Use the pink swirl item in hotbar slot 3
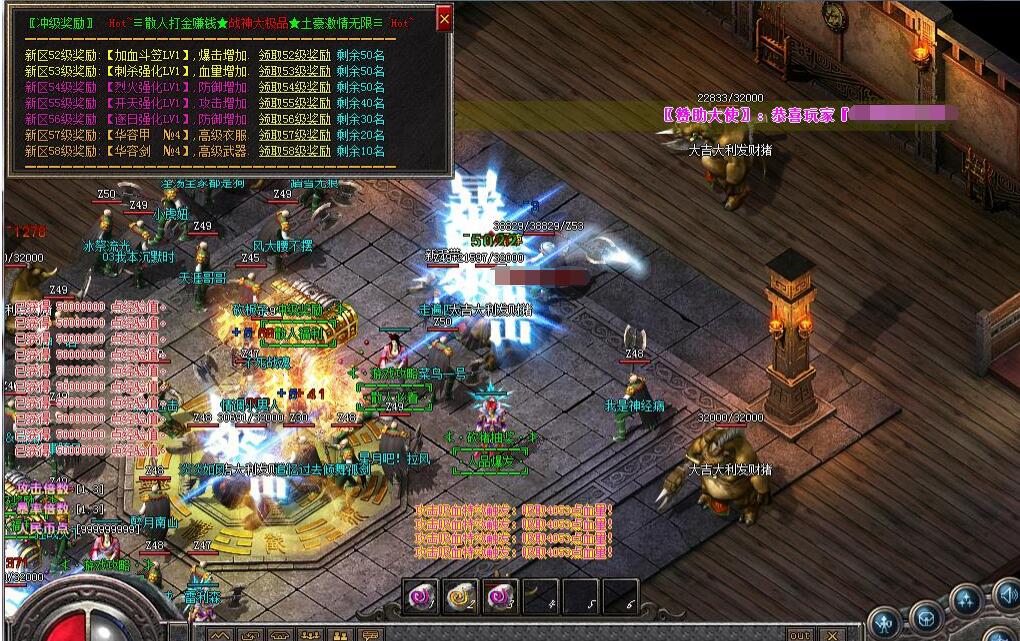1020x641 pixels. click(500, 596)
